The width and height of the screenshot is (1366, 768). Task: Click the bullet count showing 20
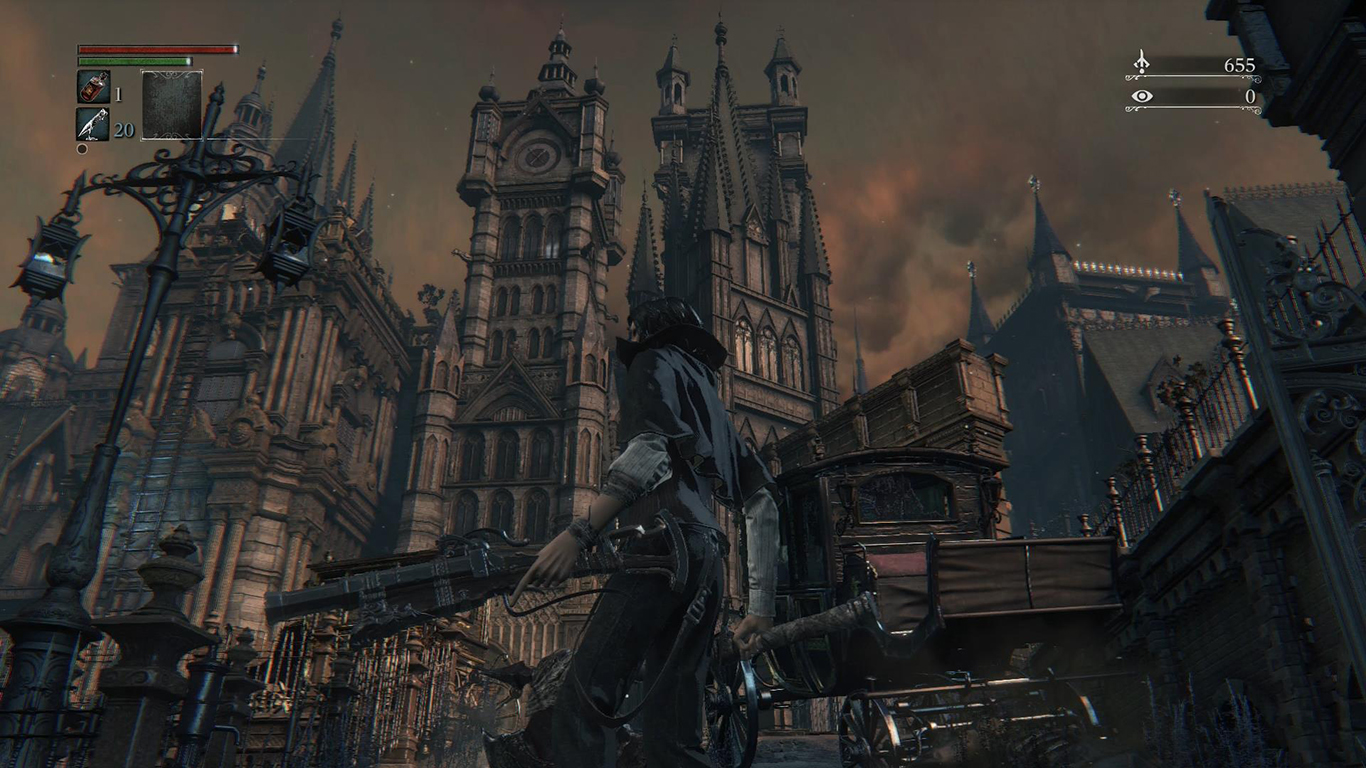123,128
